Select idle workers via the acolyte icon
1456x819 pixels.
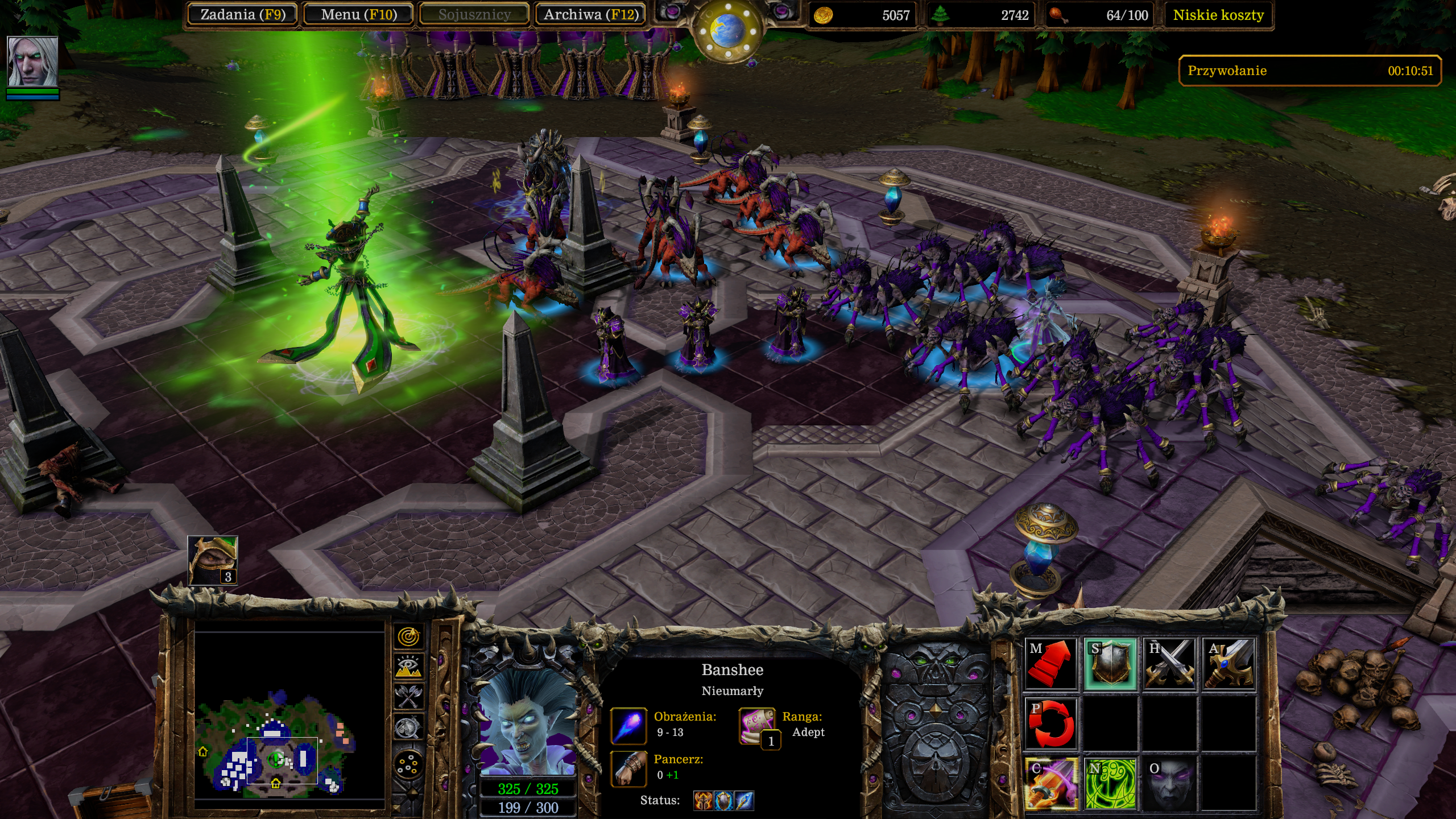[213, 560]
